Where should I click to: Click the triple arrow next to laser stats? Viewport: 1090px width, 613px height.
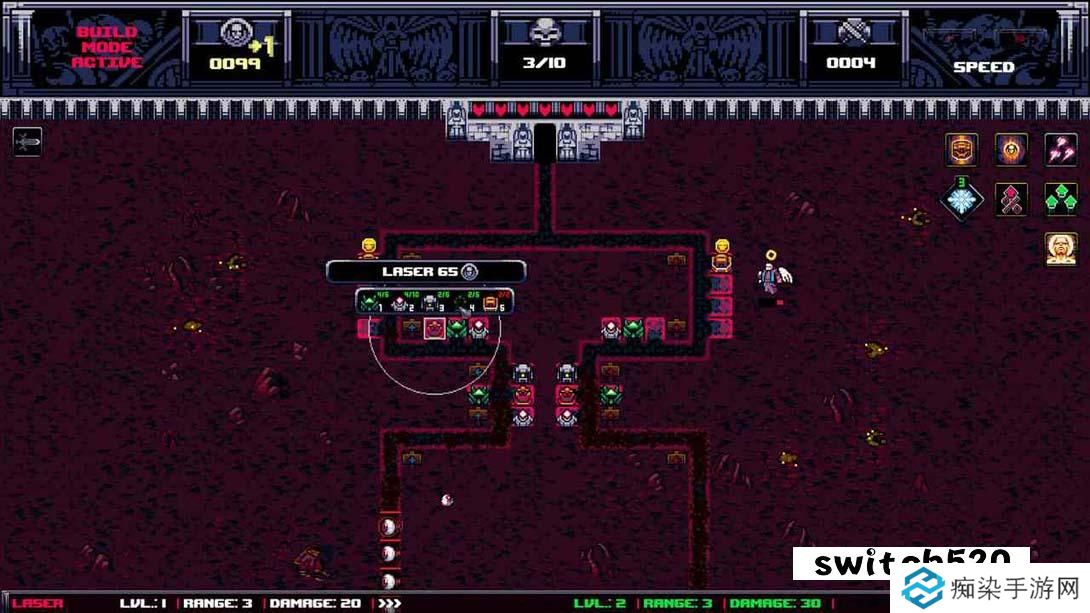pos(388,603)
